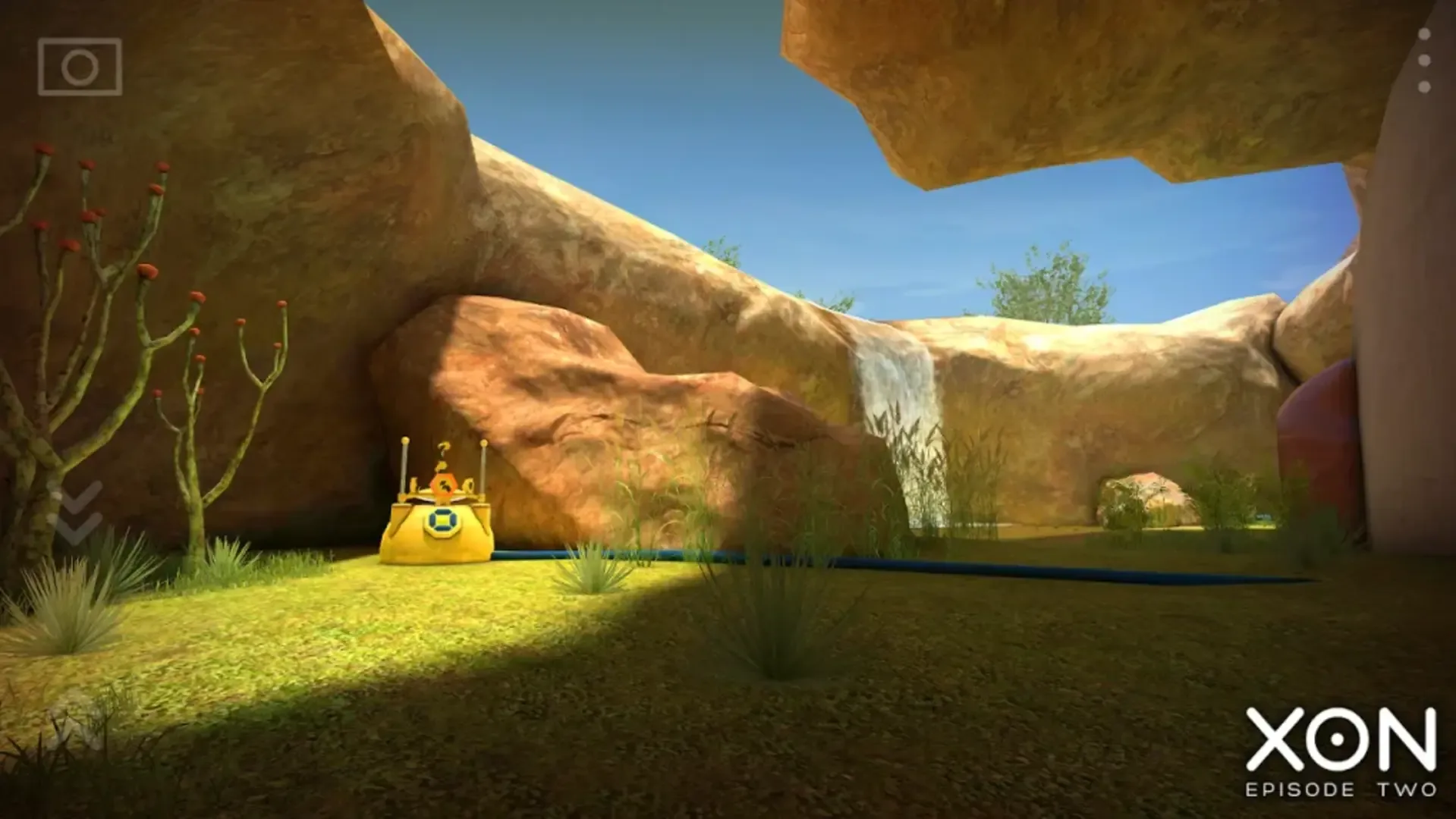Open the three-dot menu at top-right
1456x819 pixels.
(x=1424, y=59)
